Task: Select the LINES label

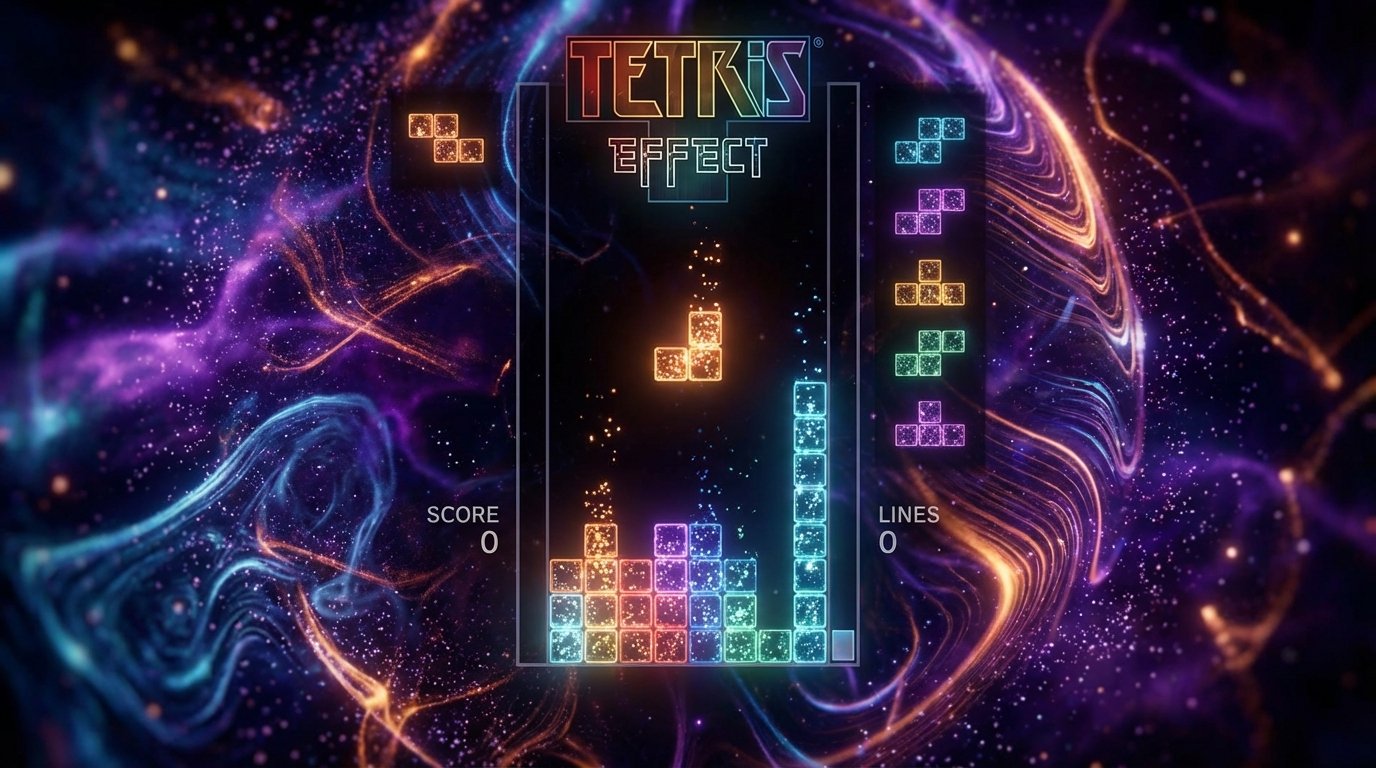Action: point(903,518)
